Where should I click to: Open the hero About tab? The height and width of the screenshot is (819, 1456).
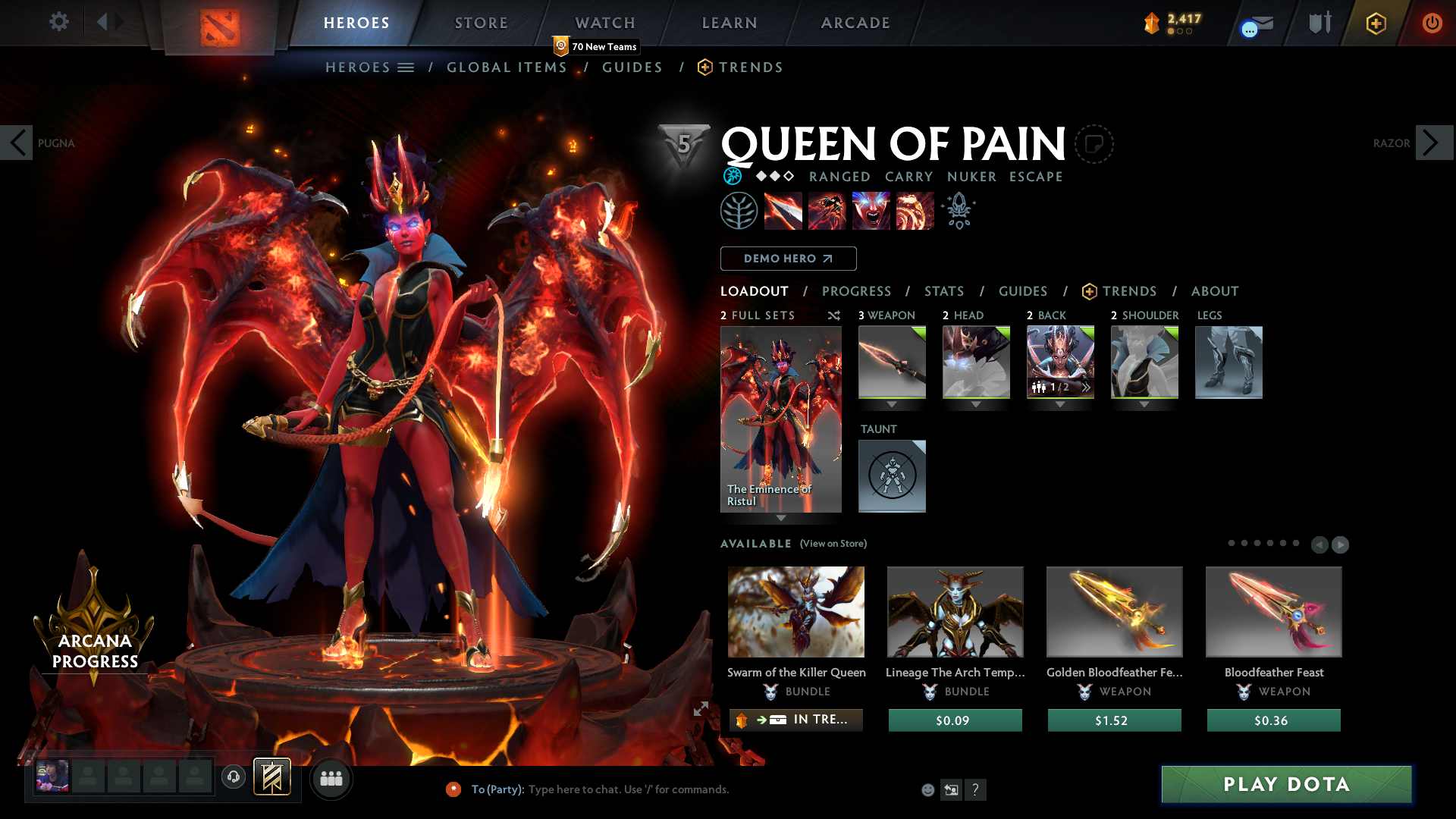[x=1214, y=291]
